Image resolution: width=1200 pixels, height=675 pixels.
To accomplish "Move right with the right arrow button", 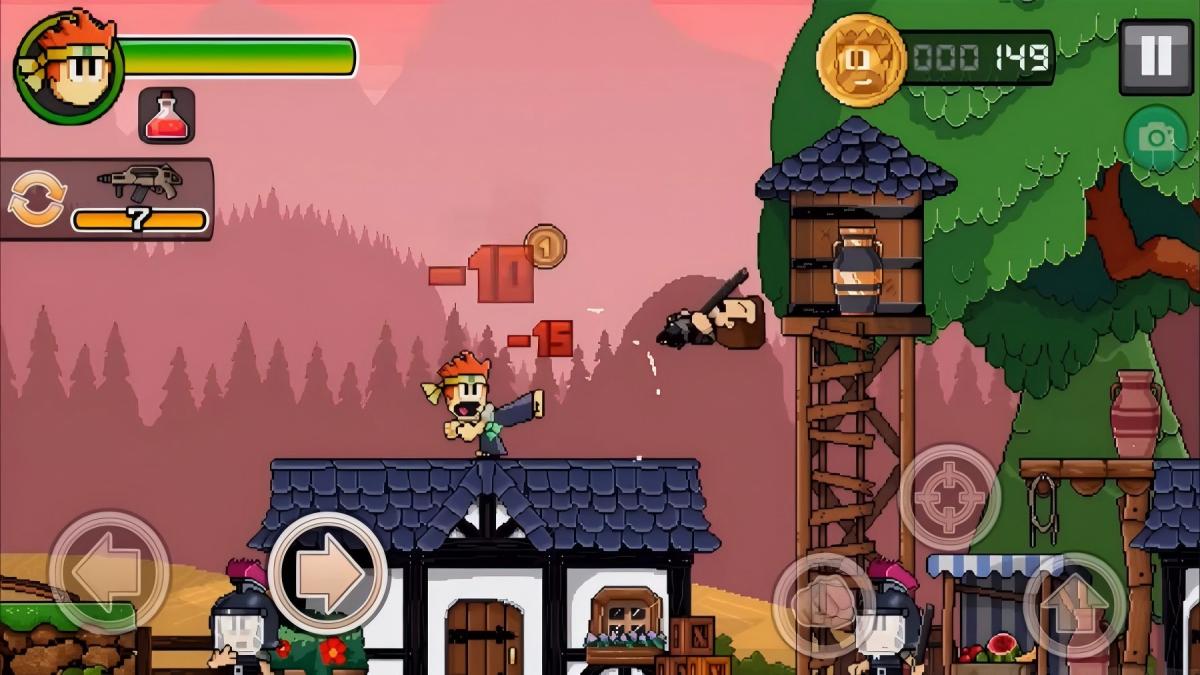I will click(x=328, y=573).
